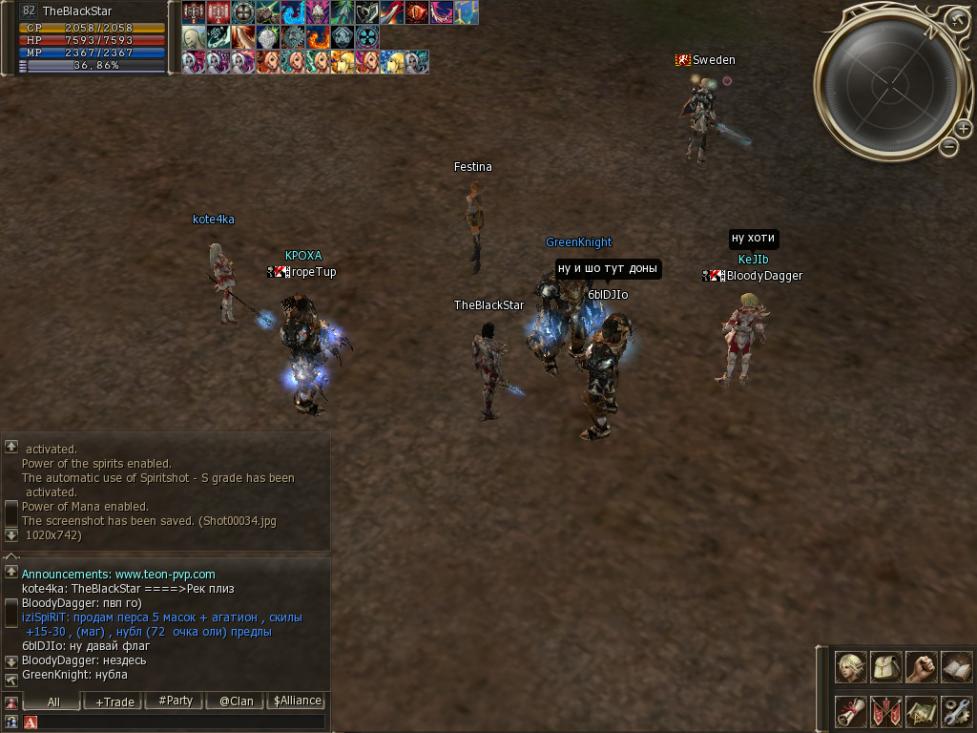Screen dimensions: 977x733
Task: Open the clan red banners icon
Action: tap(886, 711)
